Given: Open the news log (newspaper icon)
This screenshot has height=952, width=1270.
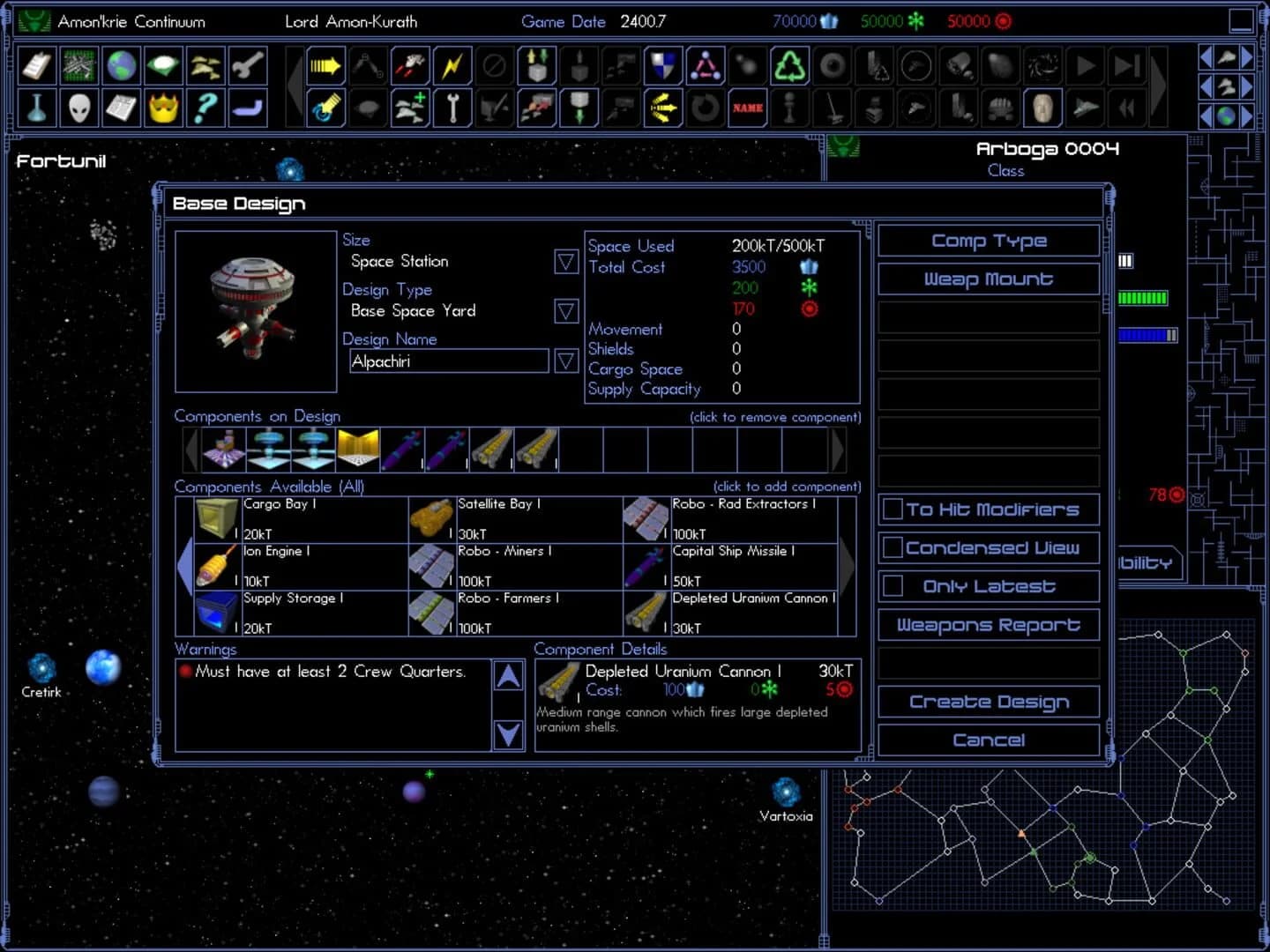Looking at the screenshot, I should (x=121, y=108).
